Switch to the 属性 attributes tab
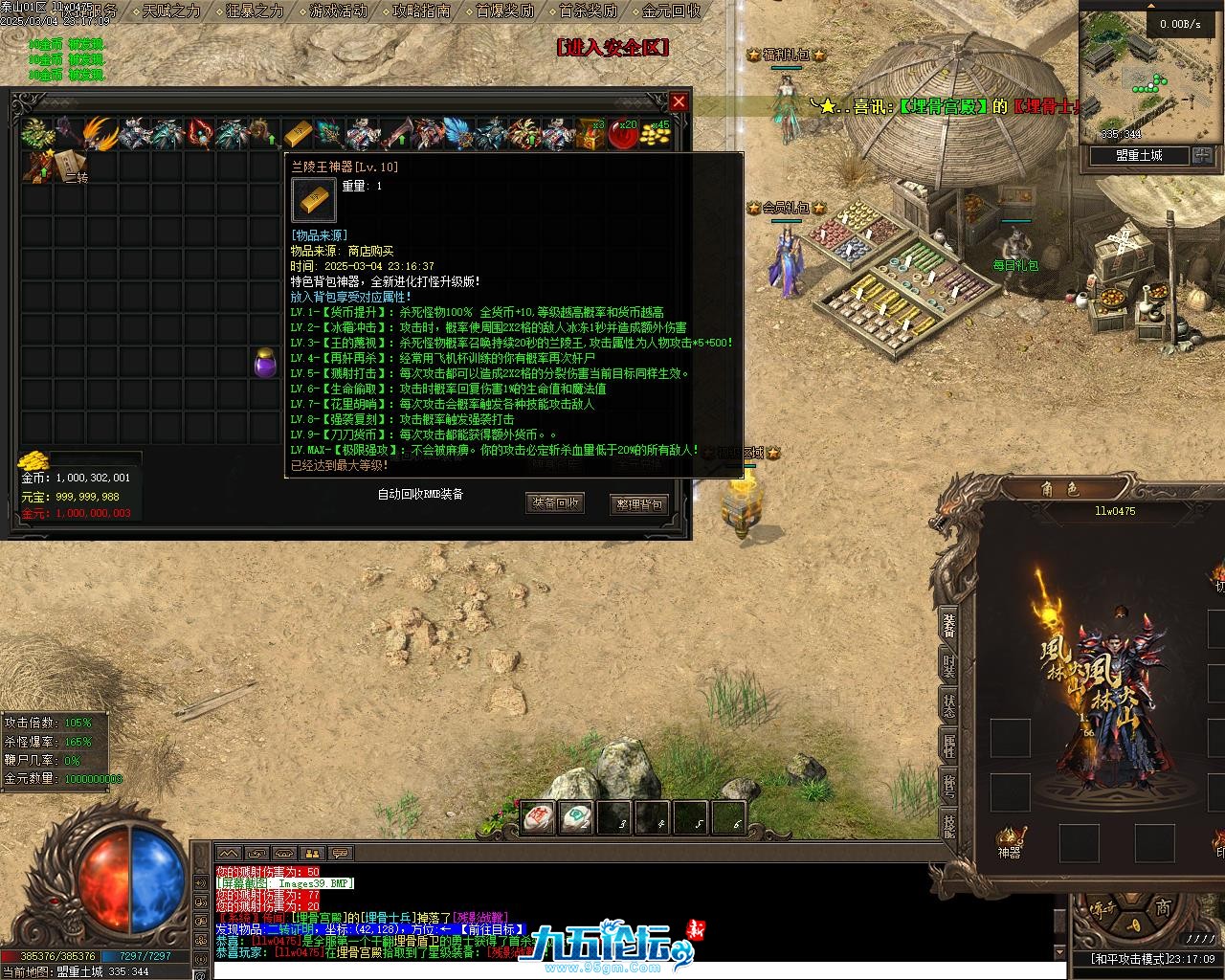 pyautogui.click(x=948, y=746)
